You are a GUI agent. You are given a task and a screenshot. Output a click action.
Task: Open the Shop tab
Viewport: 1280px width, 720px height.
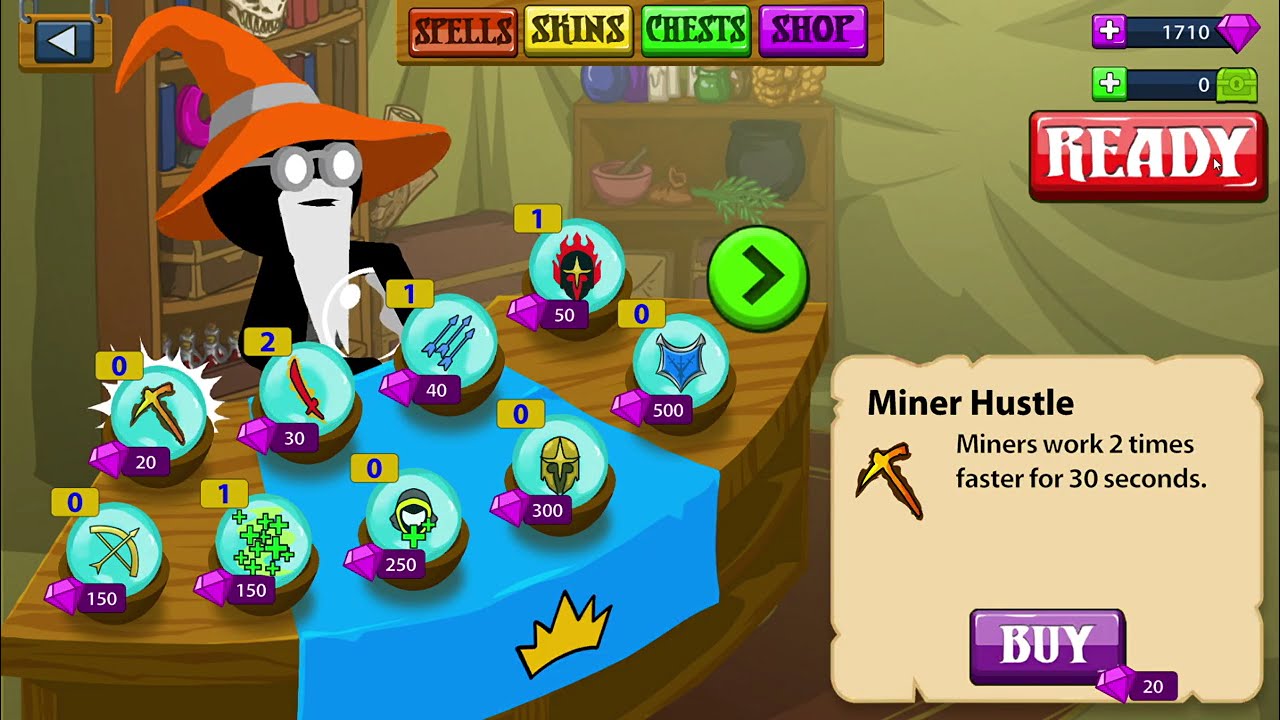tap(812, 32)
